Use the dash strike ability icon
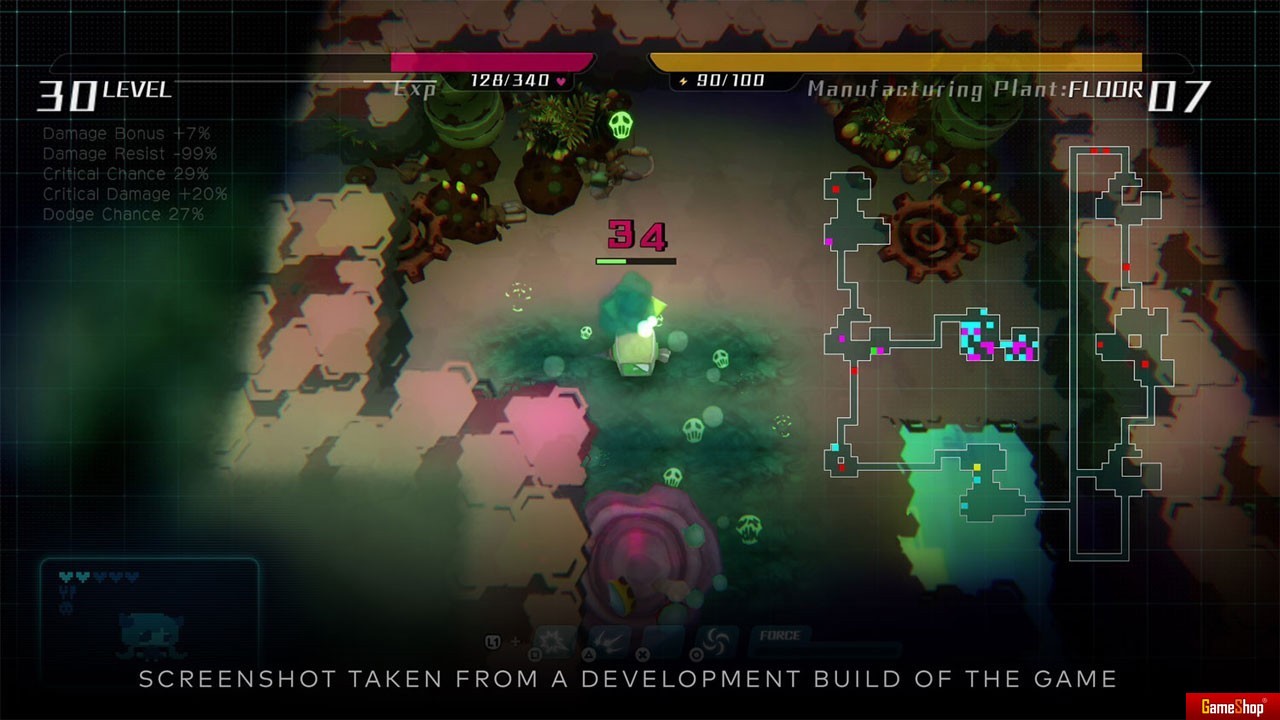This screenshot has height=720, width=1280. 610,641
